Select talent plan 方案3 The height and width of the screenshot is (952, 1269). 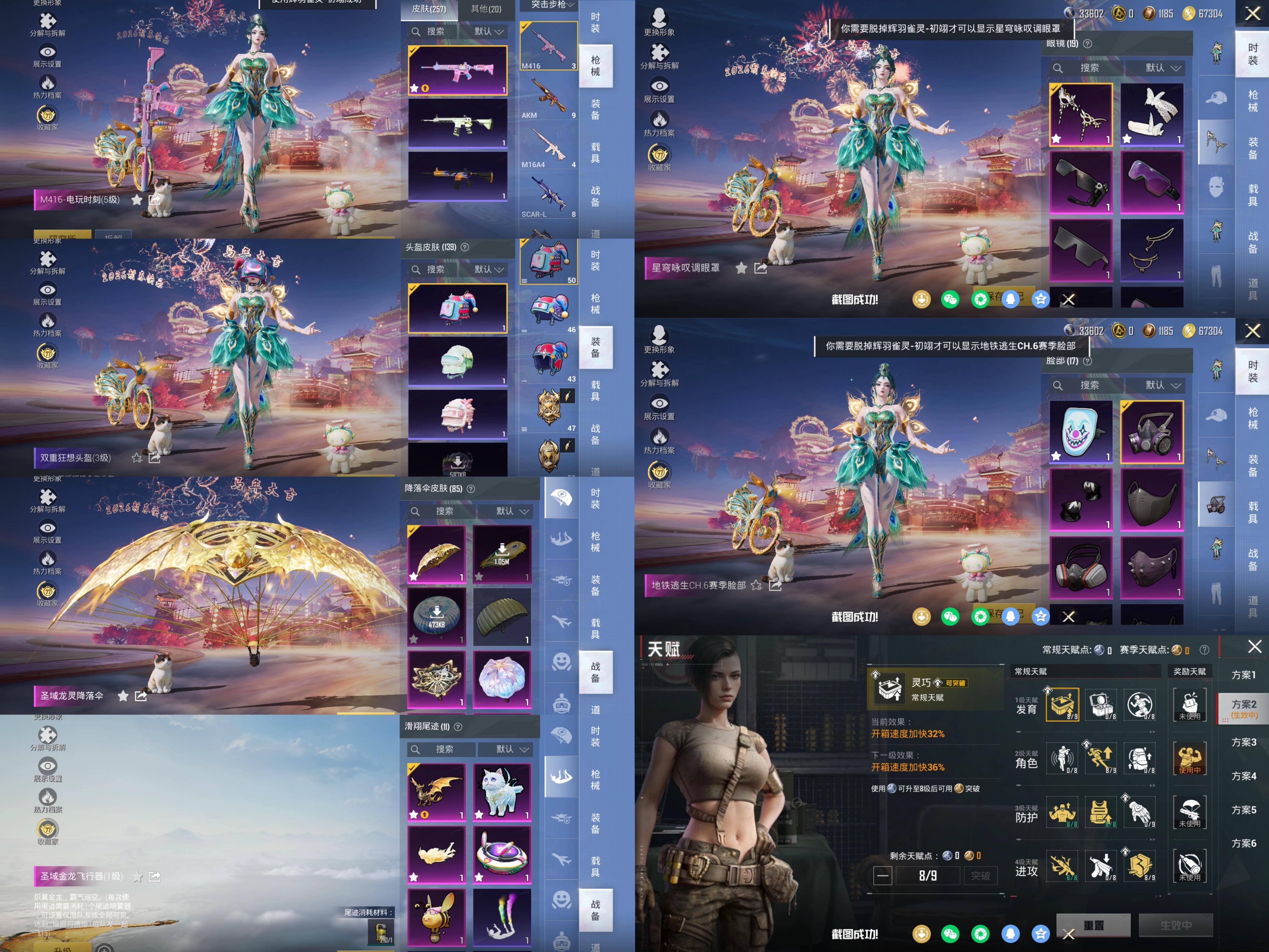1243,742
